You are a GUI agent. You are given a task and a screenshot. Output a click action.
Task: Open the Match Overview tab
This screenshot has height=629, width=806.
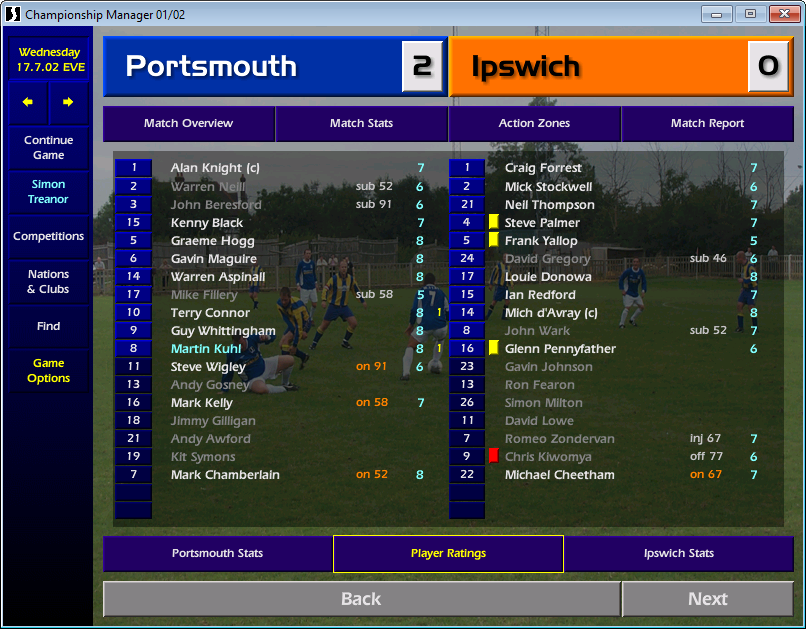[x=188, y=124]
